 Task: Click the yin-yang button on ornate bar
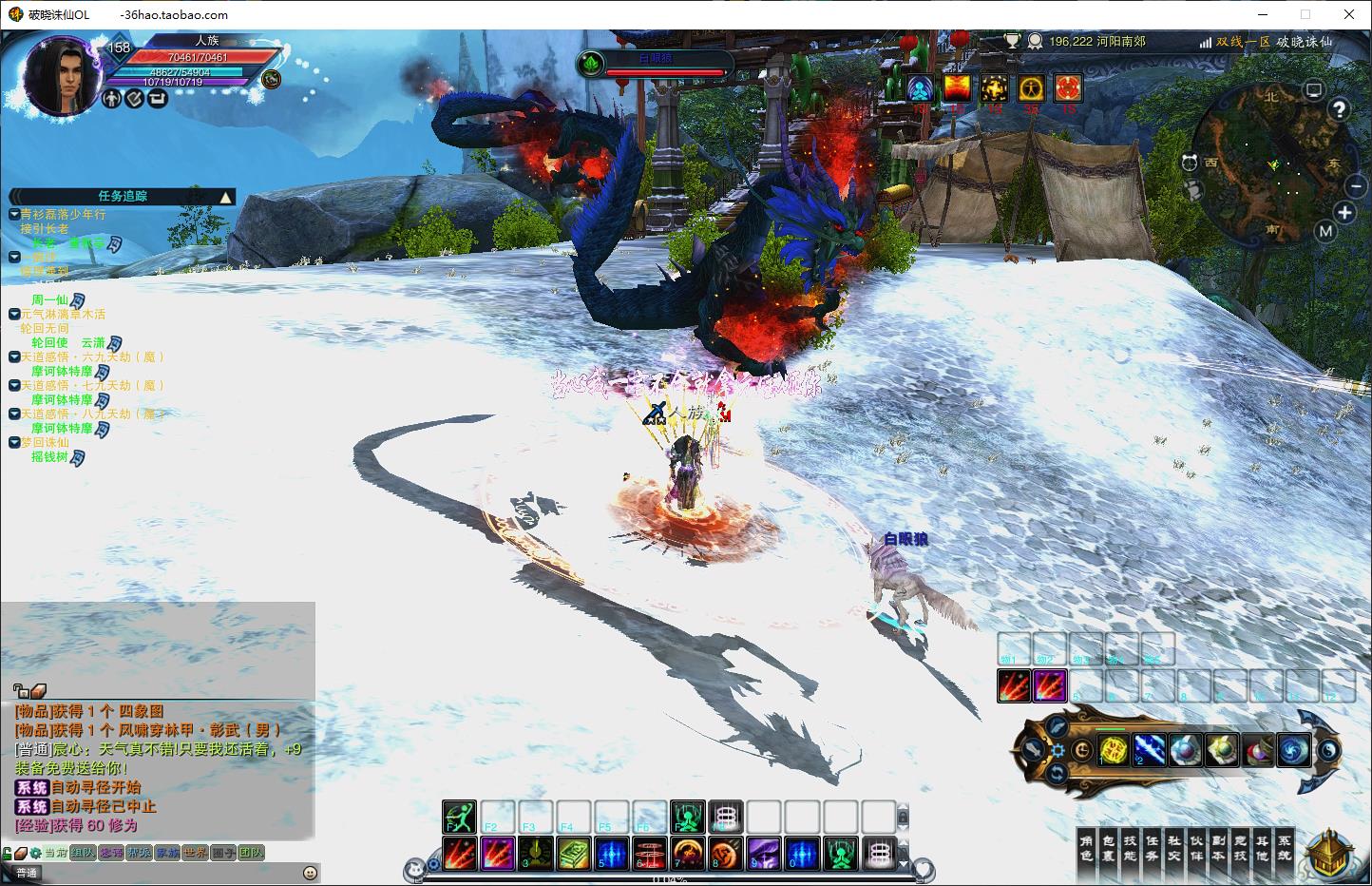[1329, 750]
